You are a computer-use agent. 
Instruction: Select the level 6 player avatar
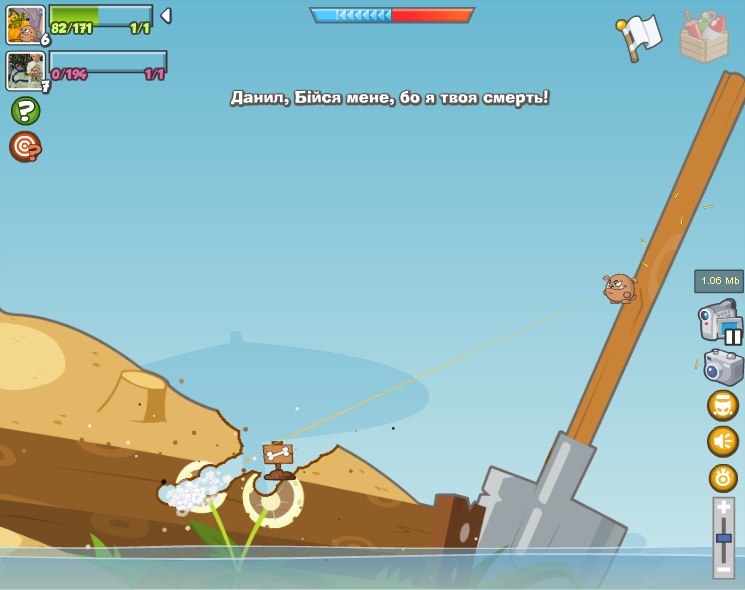pos(25,24)
